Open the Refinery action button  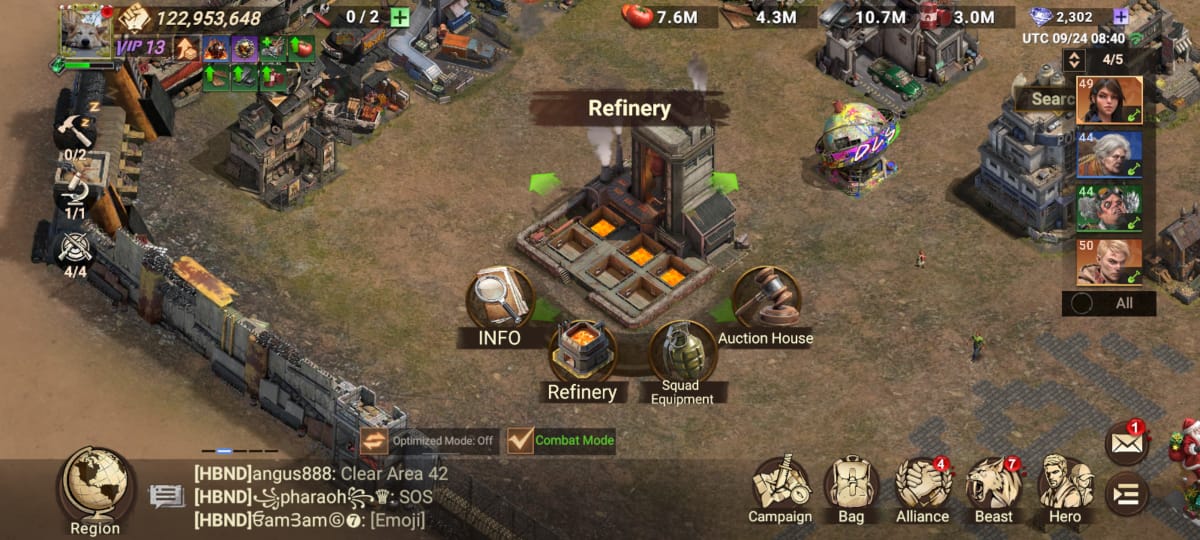(582, 352)
